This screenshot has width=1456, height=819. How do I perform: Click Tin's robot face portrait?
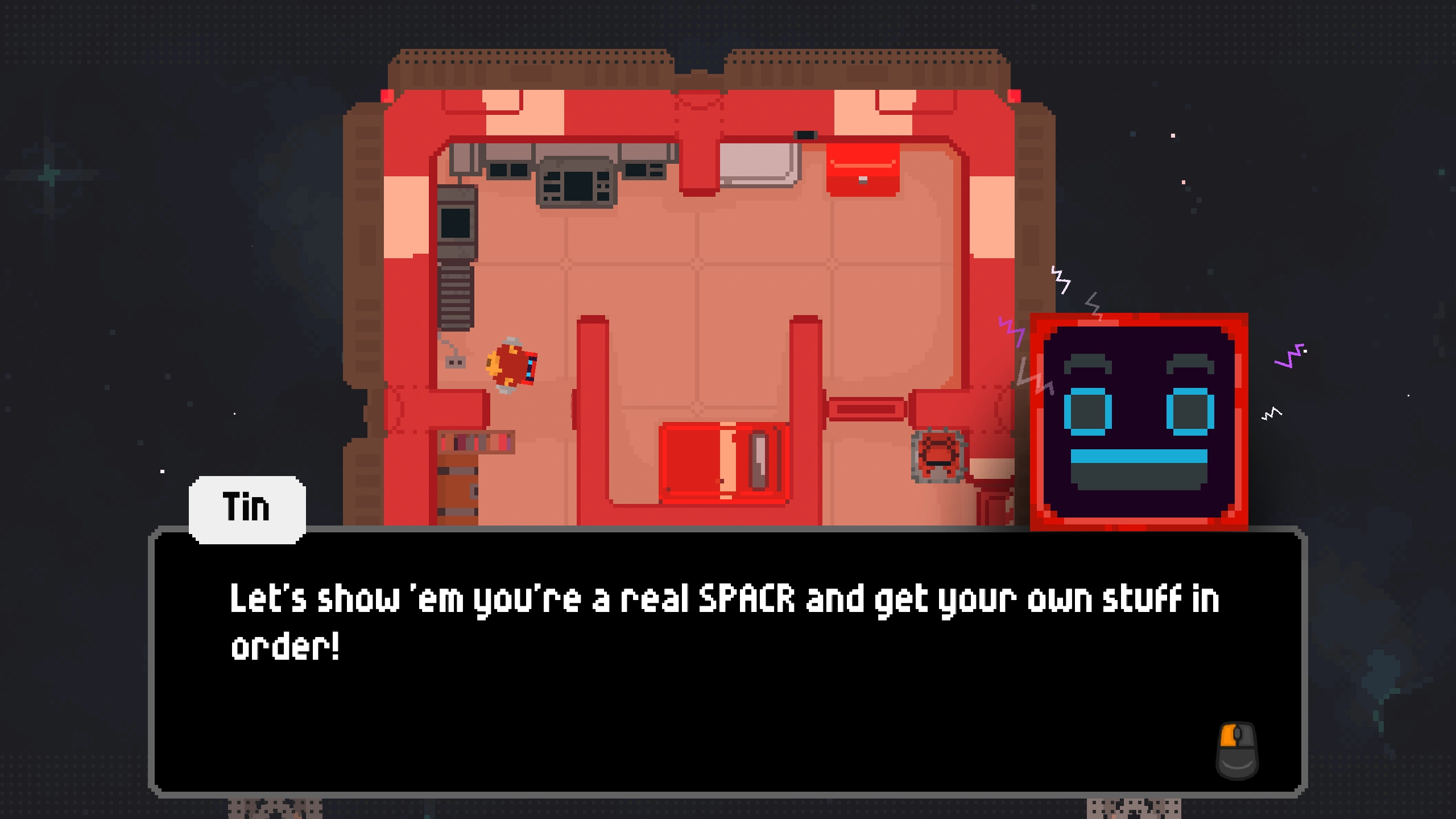click(1139, 422)
